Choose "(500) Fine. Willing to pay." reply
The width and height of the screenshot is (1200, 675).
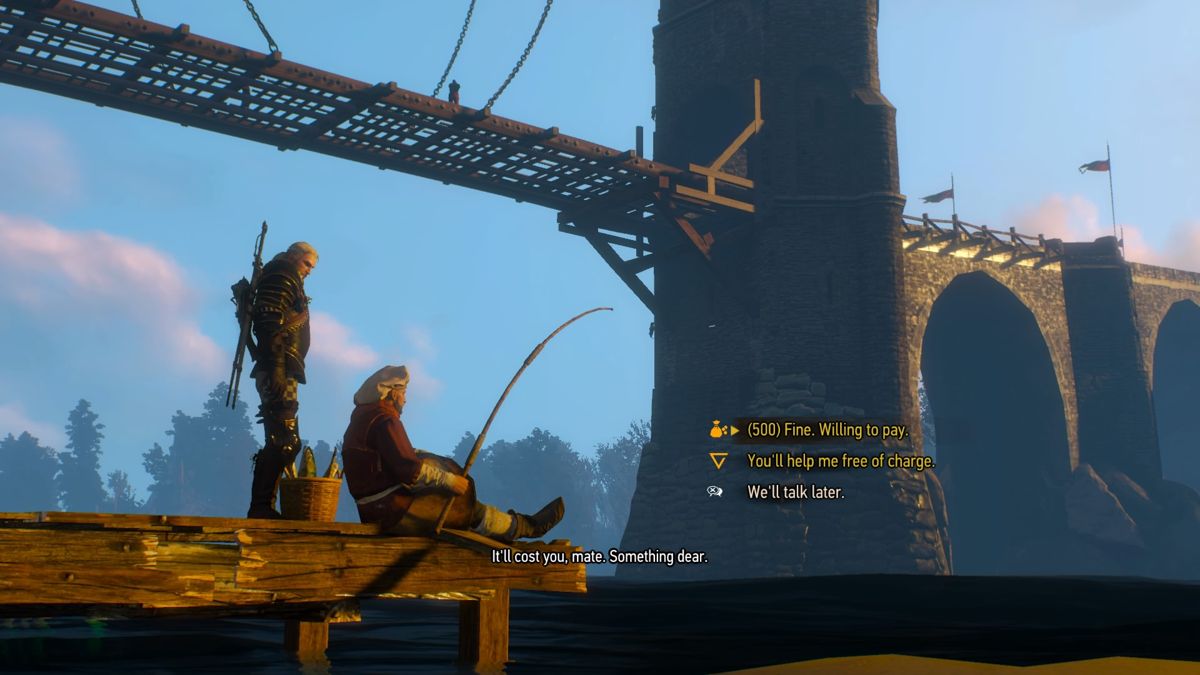click(x=827, y=431)
